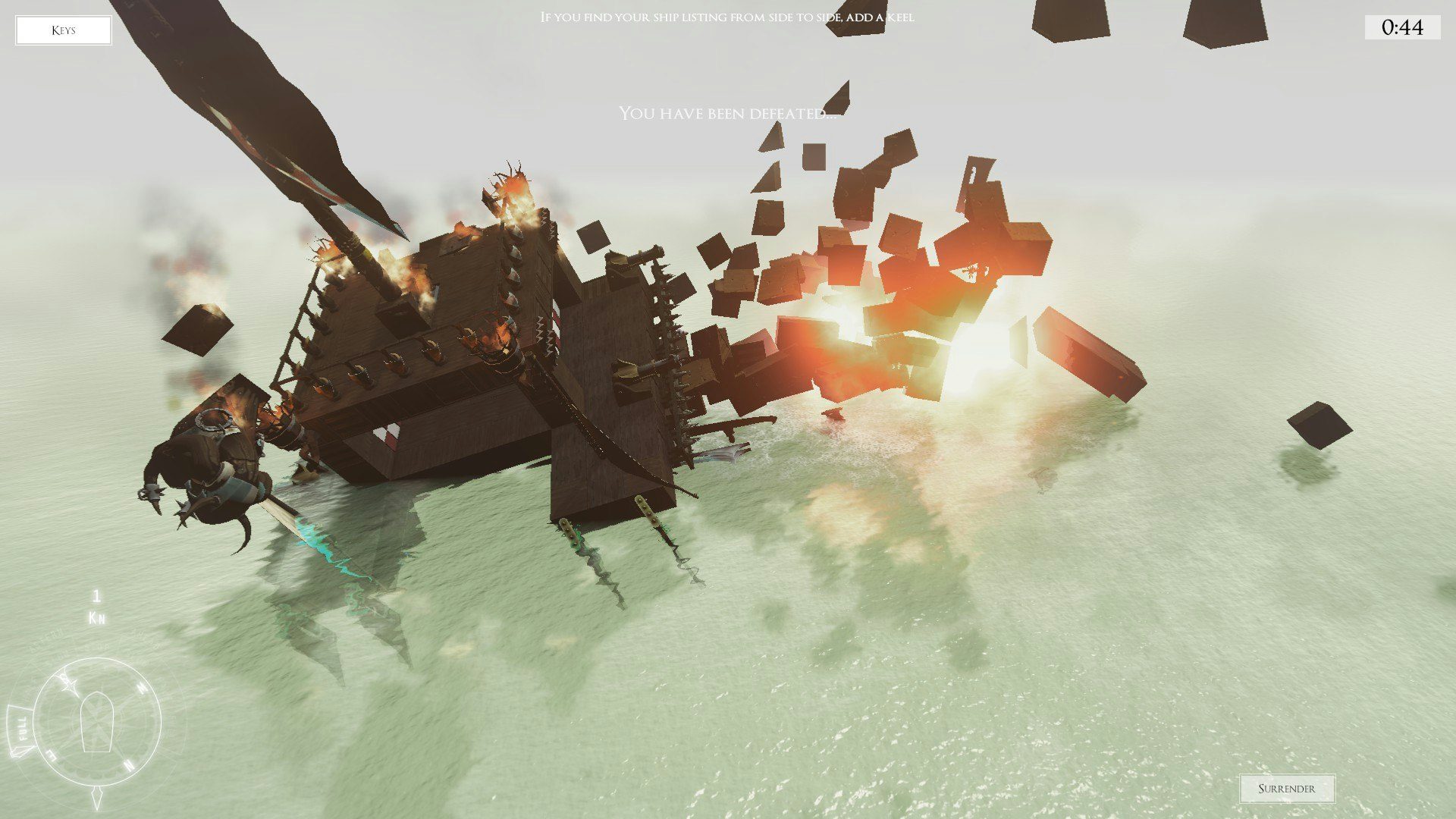Open the Keys panel
Image resolution: width=1456 pixels, height=819 pixels.
(x=64, y=30)
